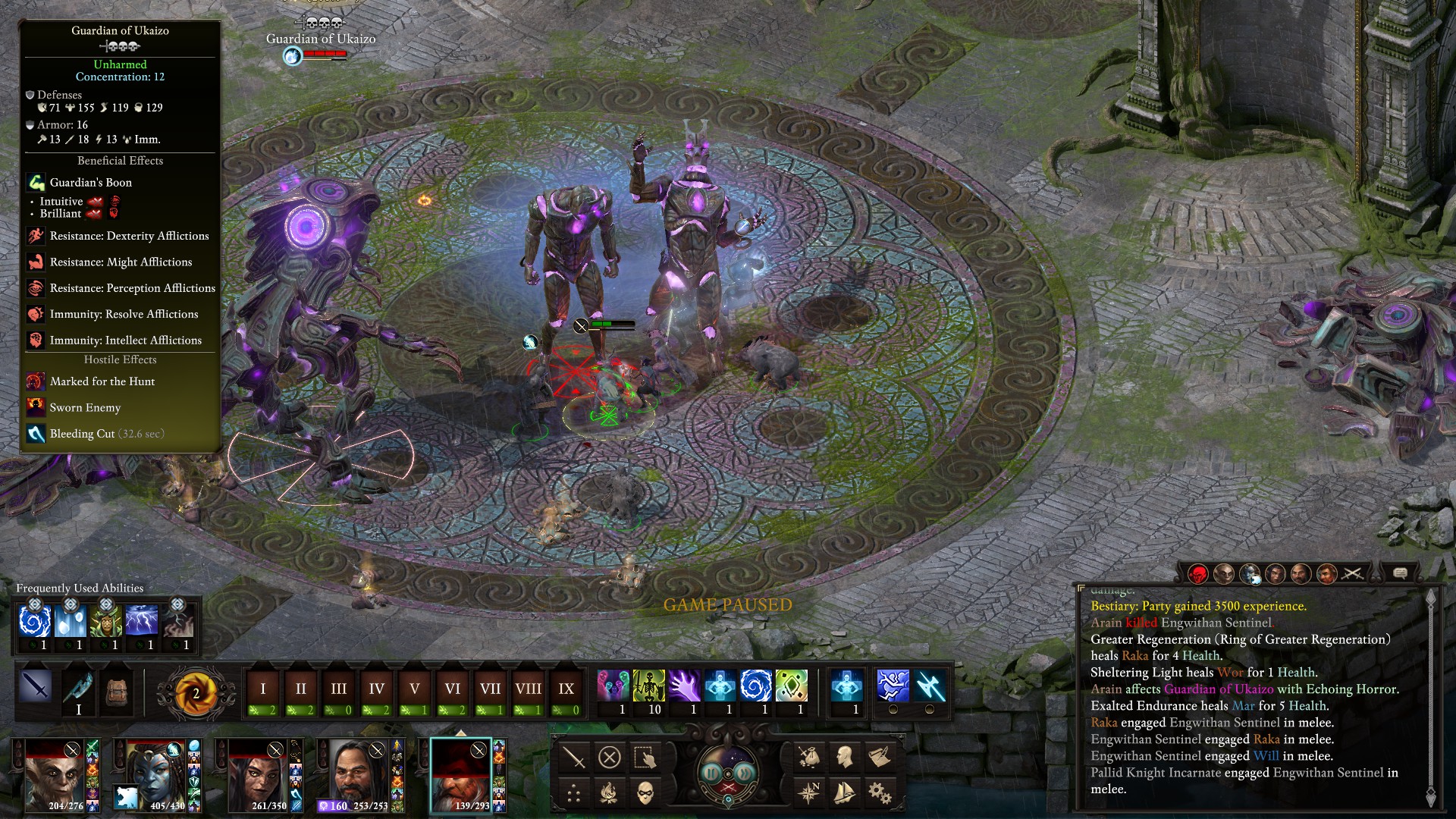Cast the purple hand ability
1456x819 pixels.
point(684,686)
